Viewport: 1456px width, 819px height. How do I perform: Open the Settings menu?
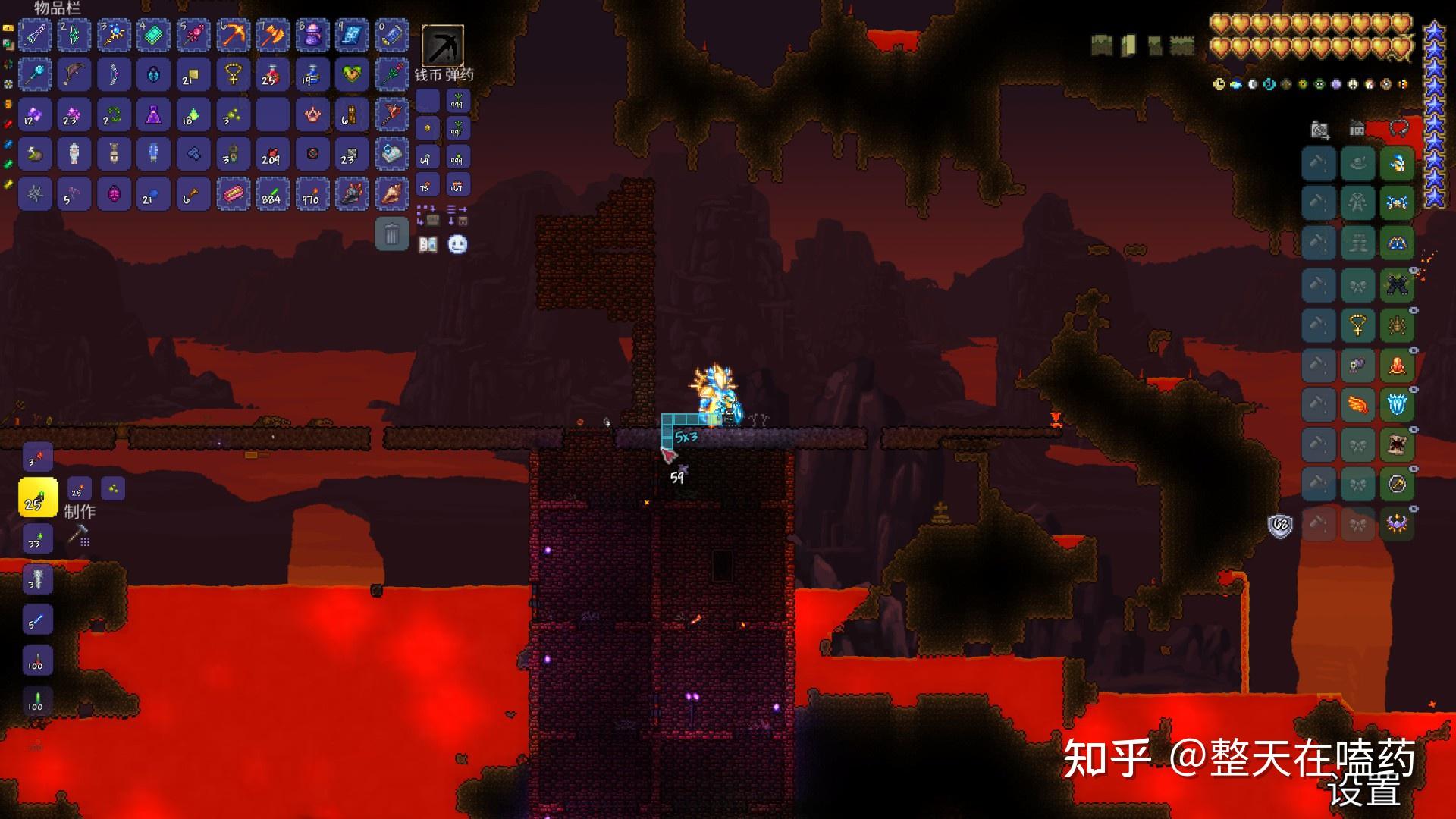click(1364, 793)
